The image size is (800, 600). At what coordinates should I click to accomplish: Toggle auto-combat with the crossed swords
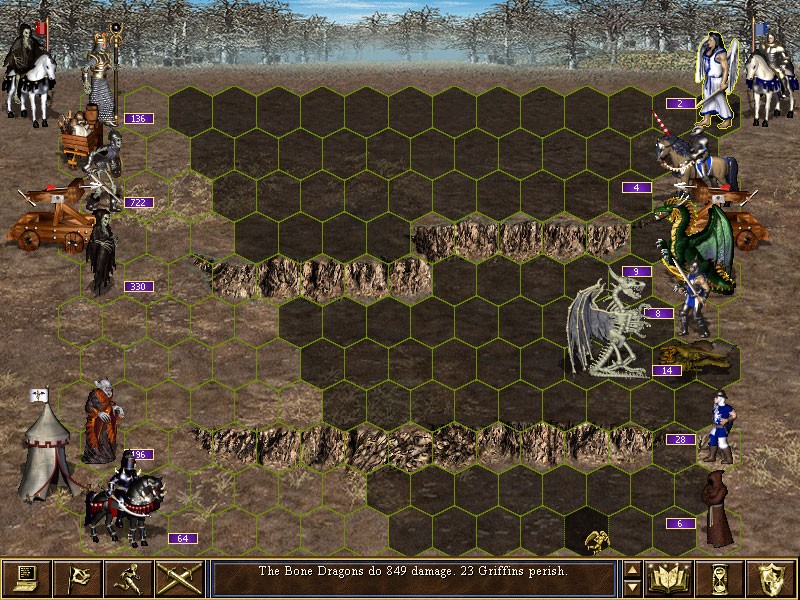(180, 578)
